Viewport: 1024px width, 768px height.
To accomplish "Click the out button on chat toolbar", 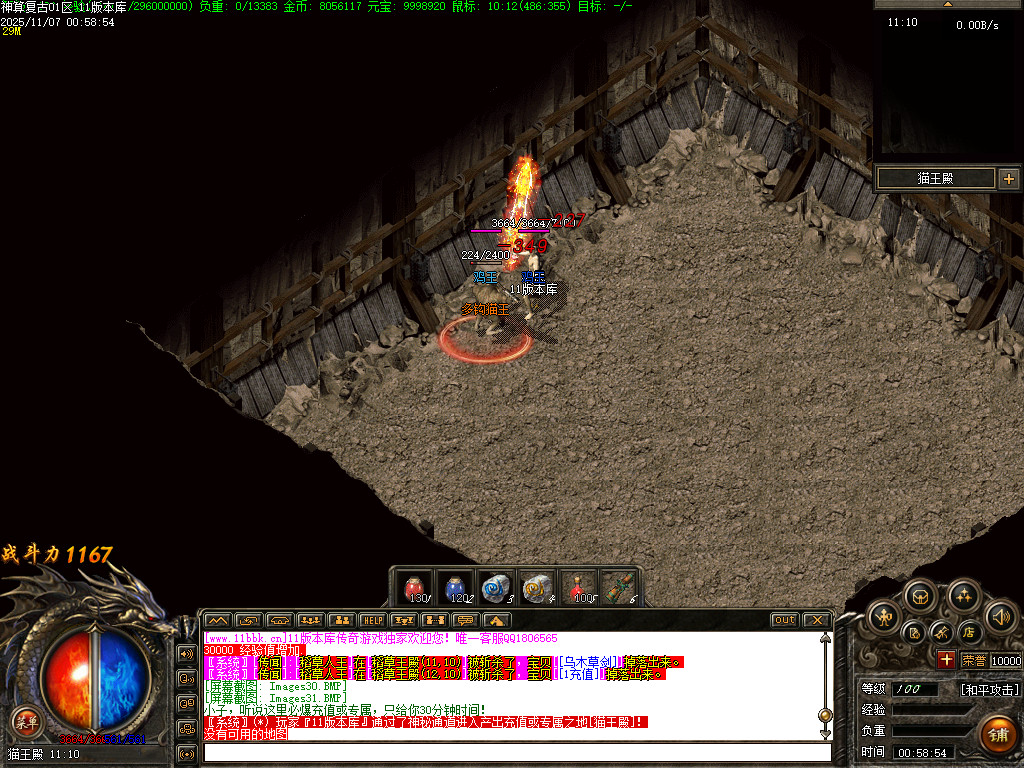I will (784, 621).
